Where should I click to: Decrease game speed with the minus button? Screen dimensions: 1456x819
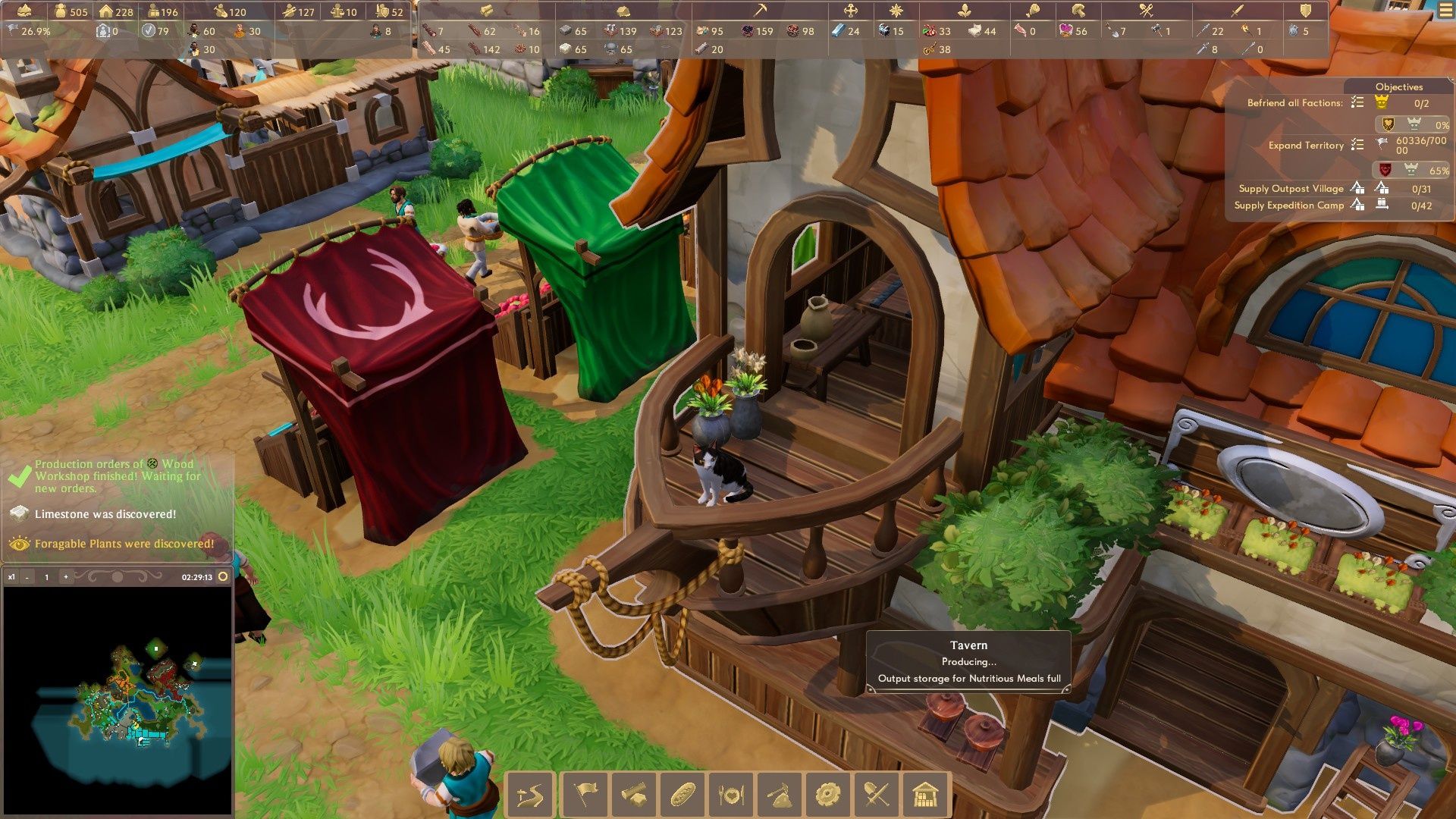[x=27, y=577]
